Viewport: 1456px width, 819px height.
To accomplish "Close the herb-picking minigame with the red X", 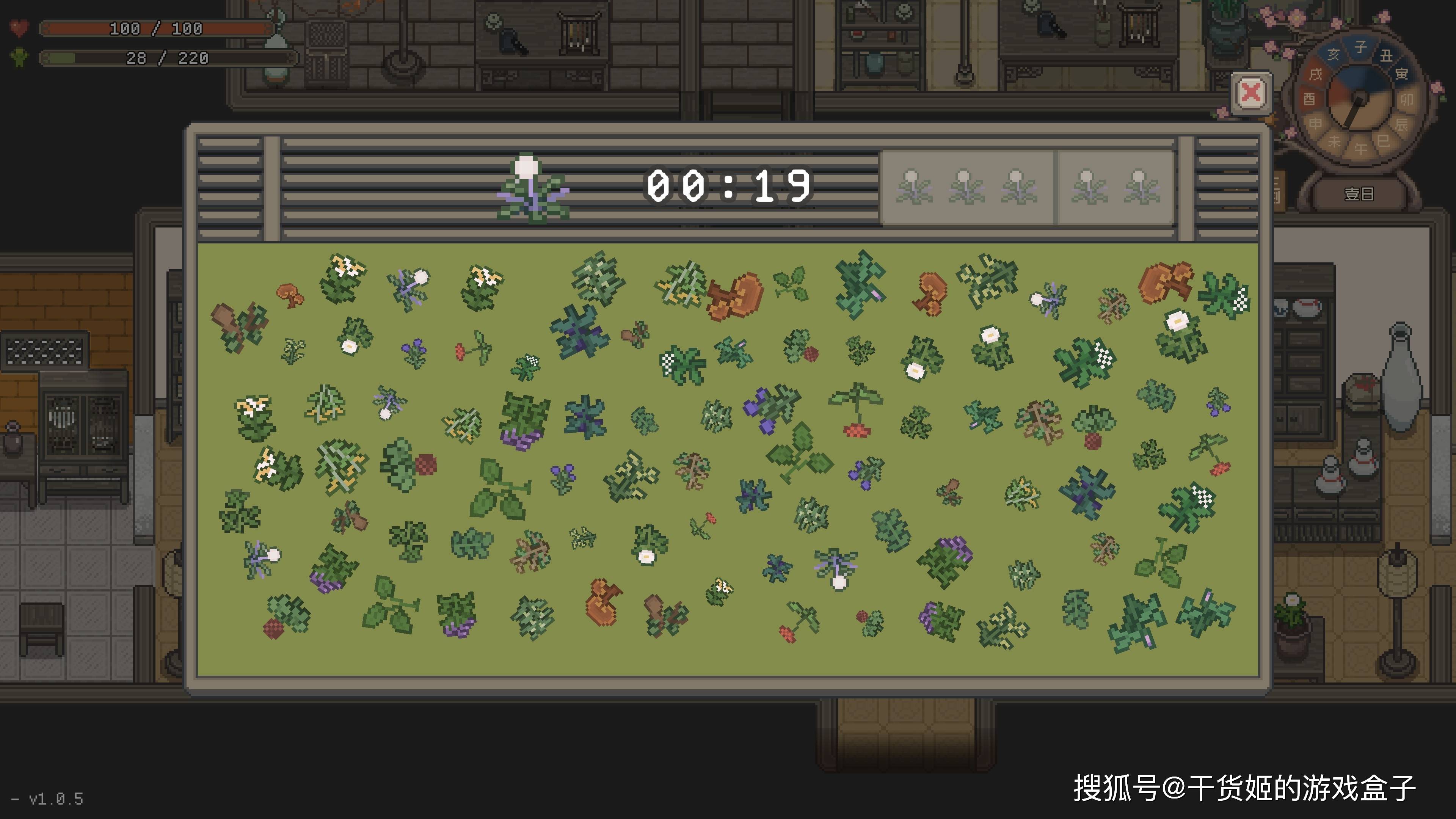I will (x=1251, y=93).
